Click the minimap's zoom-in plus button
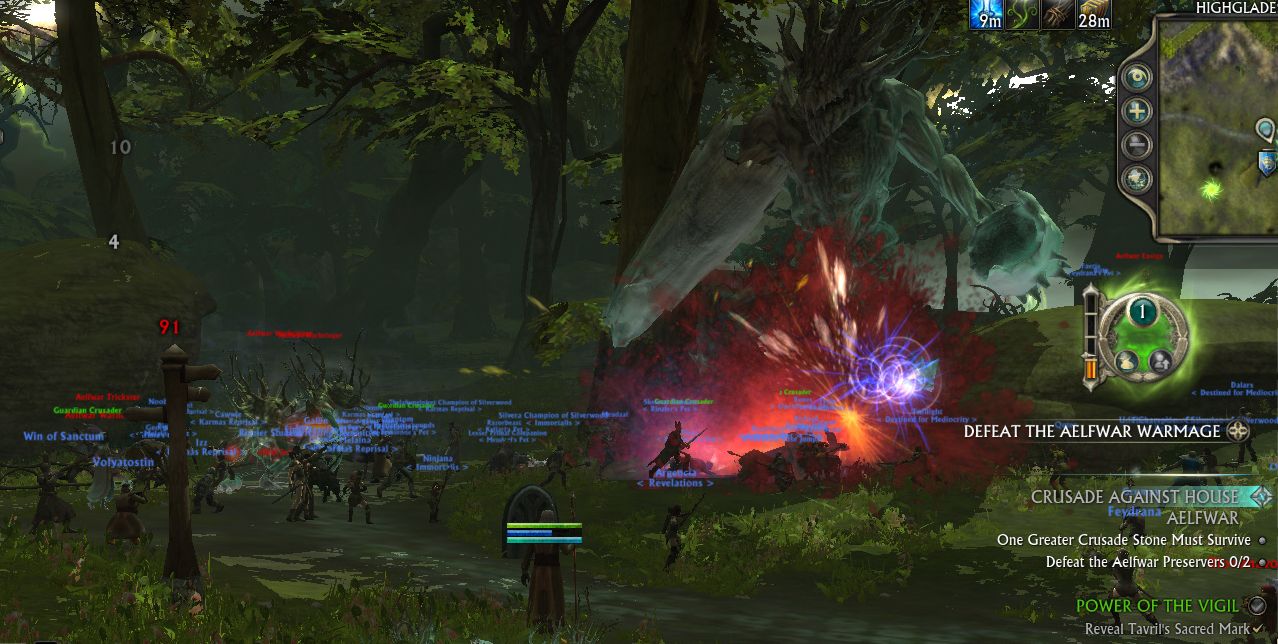This screenshot has width=1278, height=644. click(x=1137, y=111)
